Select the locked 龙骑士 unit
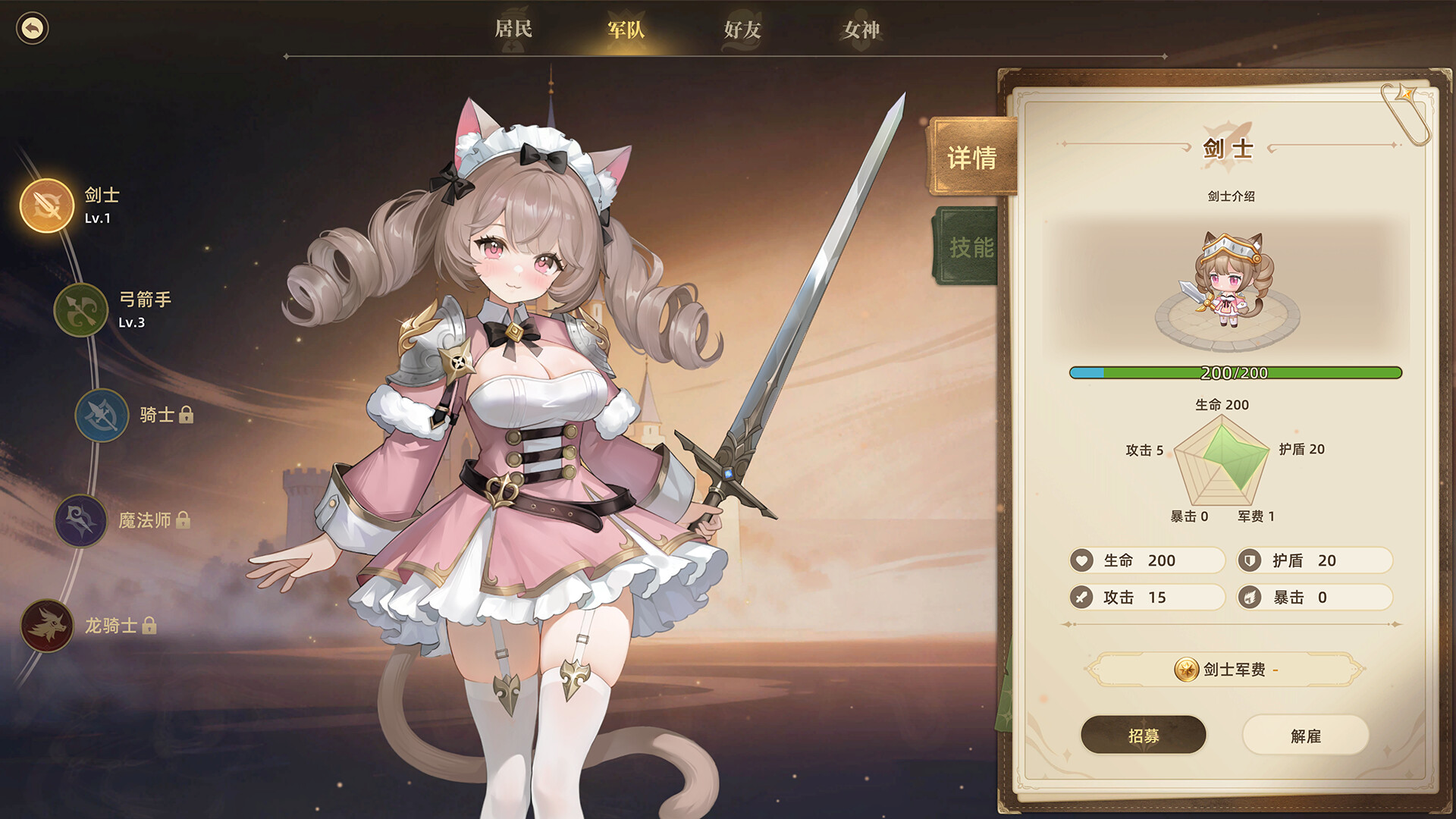The height and width of the screenshot is (819, 1456). (x=47, y=626)
